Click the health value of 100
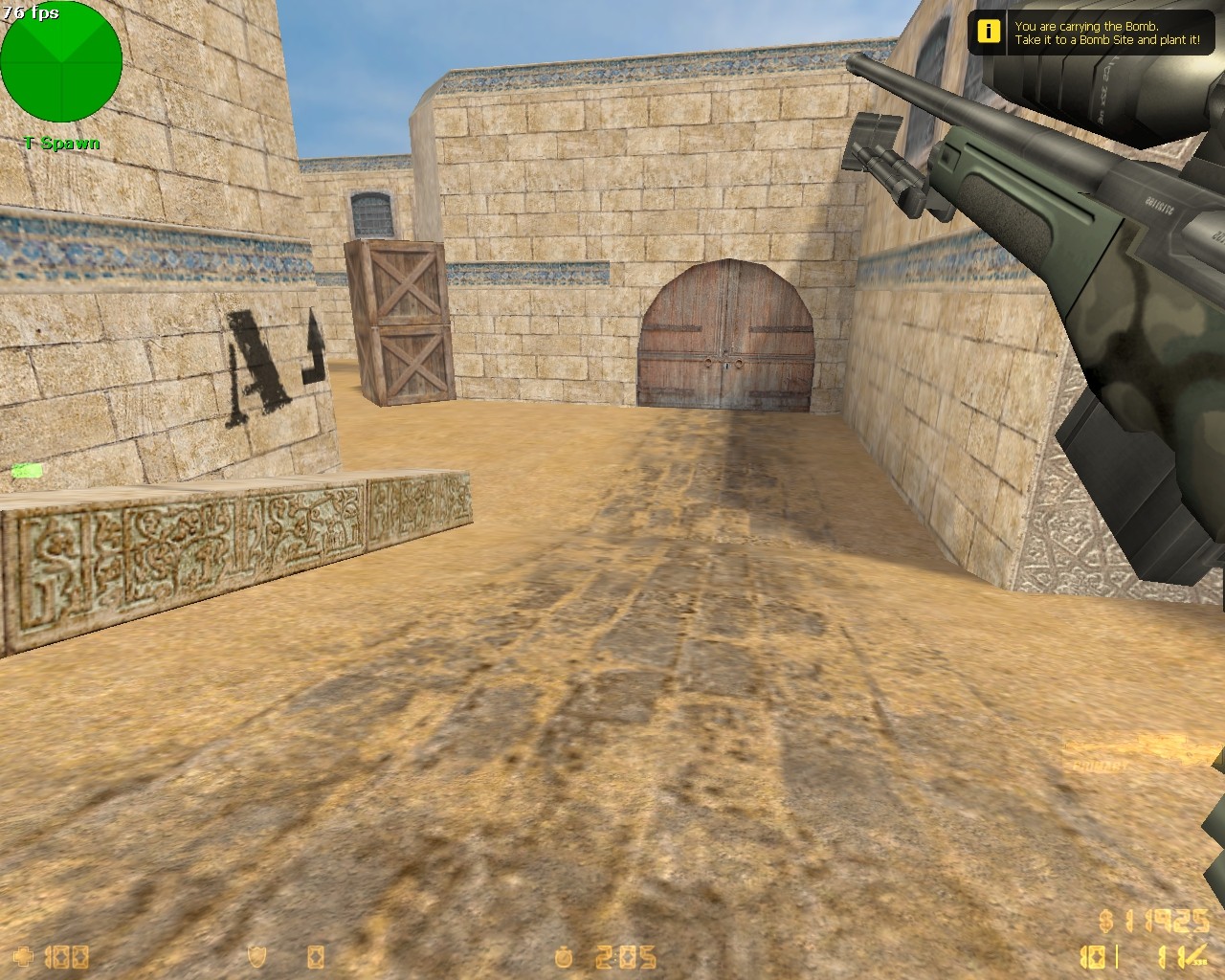The width and height of the screenshot is (1225, 980). pyautogui.click(x=67, y=955)
